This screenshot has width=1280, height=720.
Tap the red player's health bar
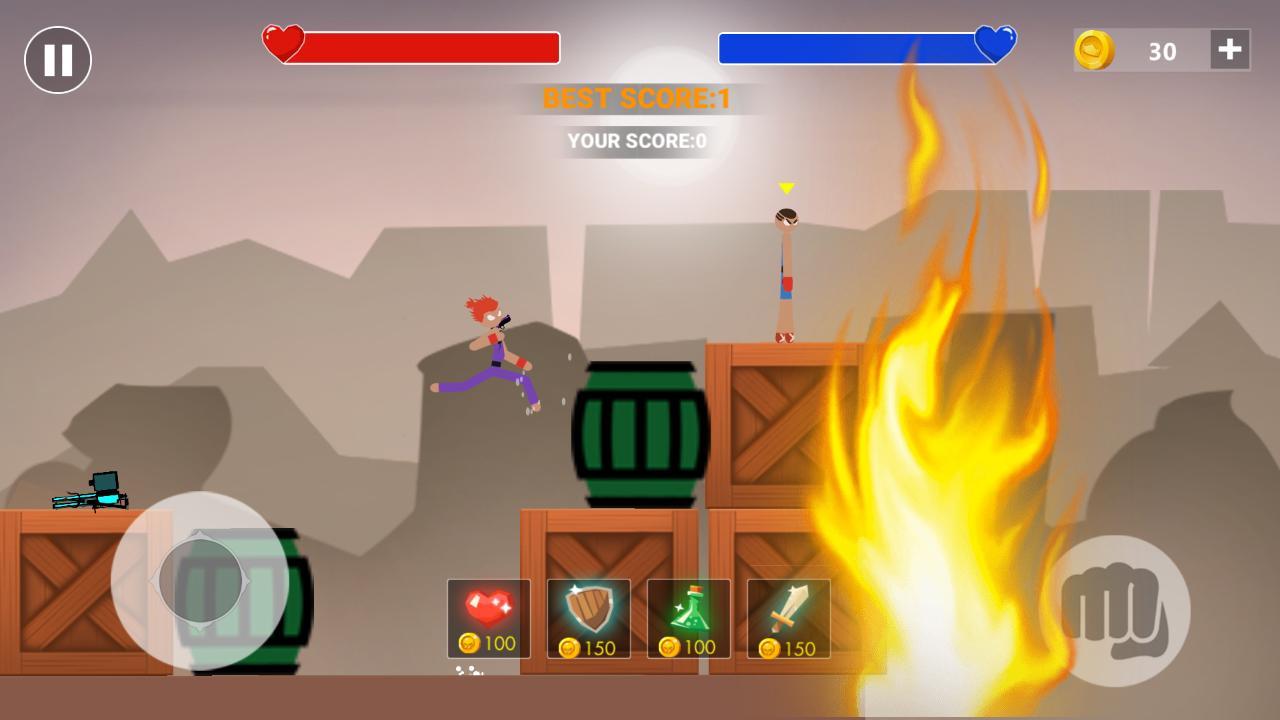(430, 45)
